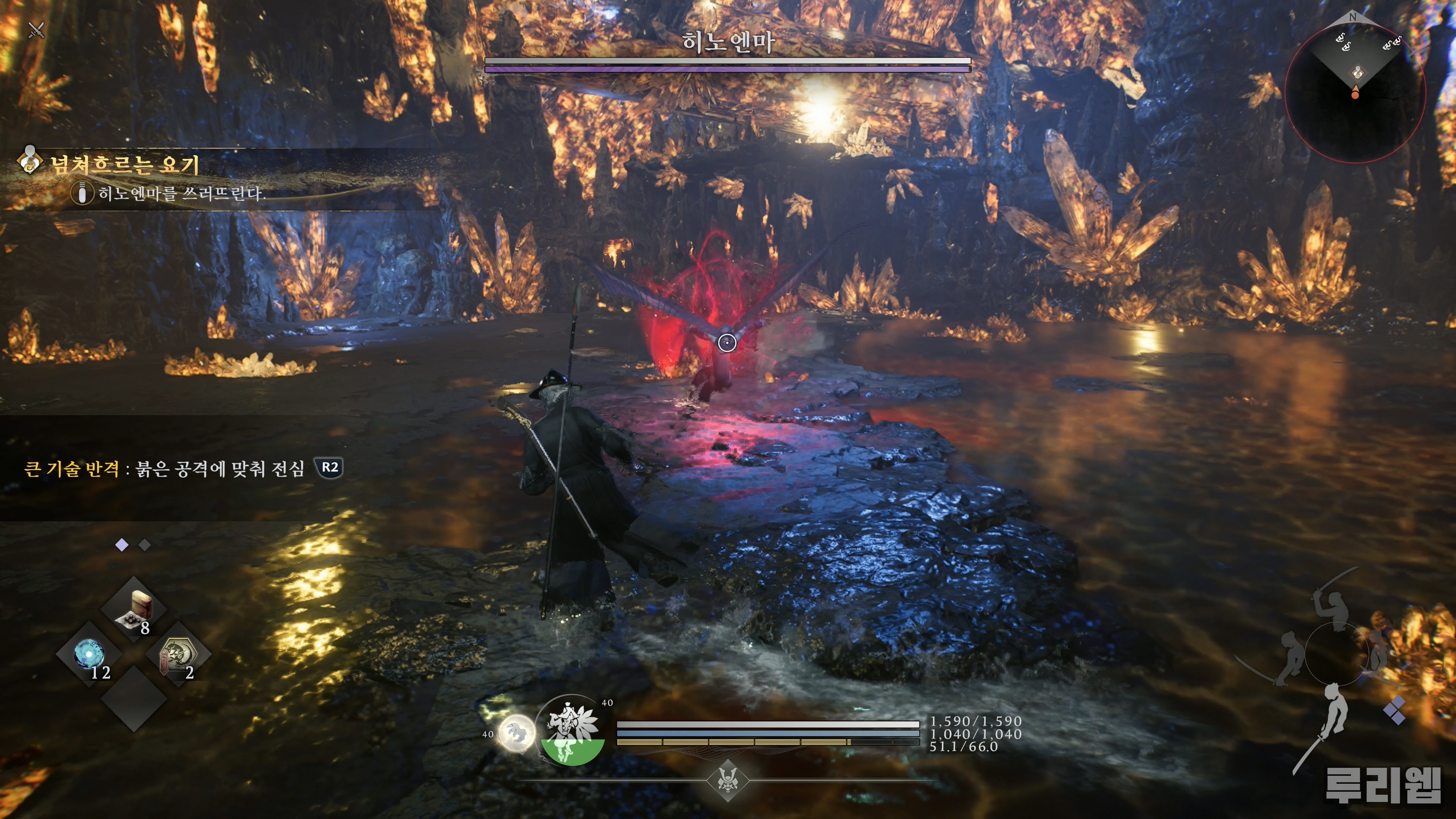
Task: Click the 넘쳐흐르는 요기 quest tracker
Action: coord(124,164)
